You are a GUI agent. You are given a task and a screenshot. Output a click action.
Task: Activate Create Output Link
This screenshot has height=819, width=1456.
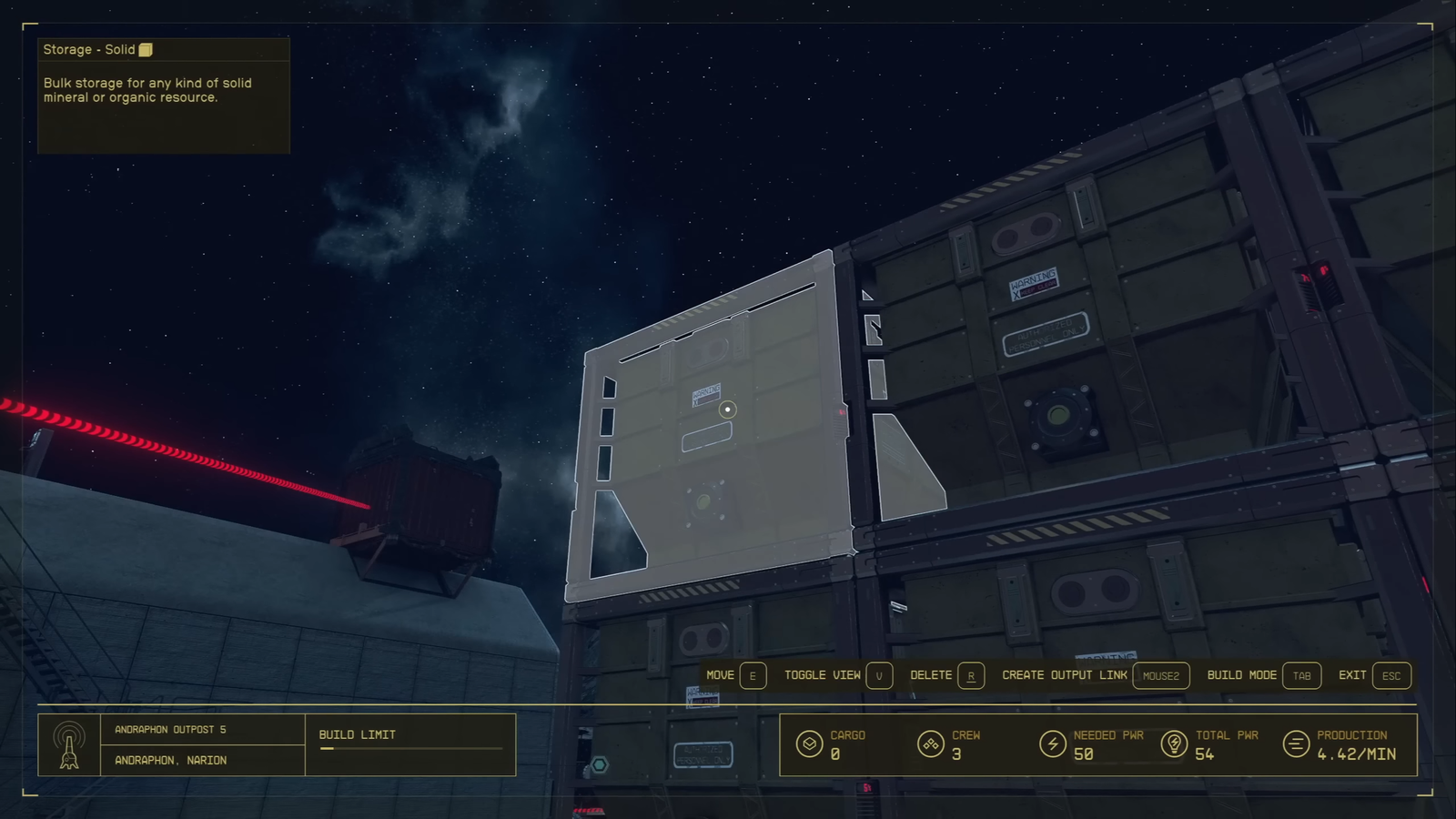[x=1095, y=675]
